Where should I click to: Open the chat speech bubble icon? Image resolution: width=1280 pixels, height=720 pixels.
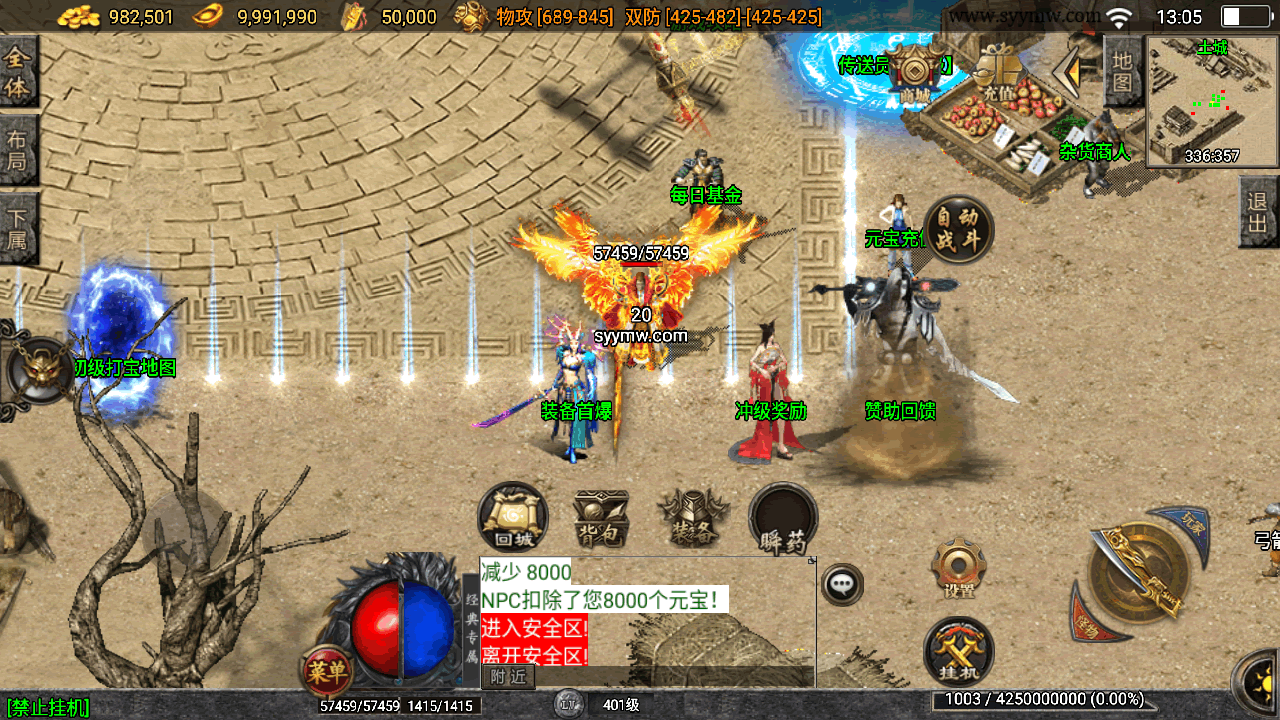point(842,584)
